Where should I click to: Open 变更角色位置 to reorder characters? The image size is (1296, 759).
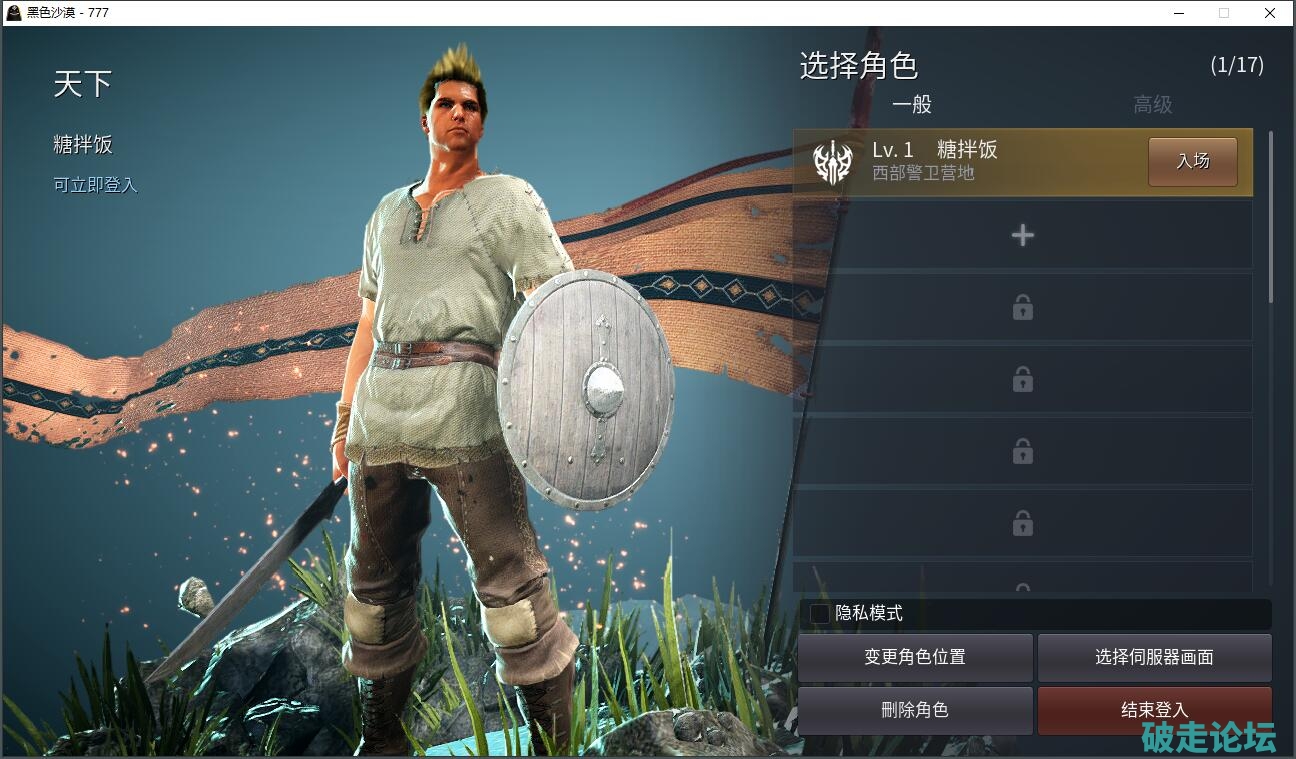tap(915, 658)
